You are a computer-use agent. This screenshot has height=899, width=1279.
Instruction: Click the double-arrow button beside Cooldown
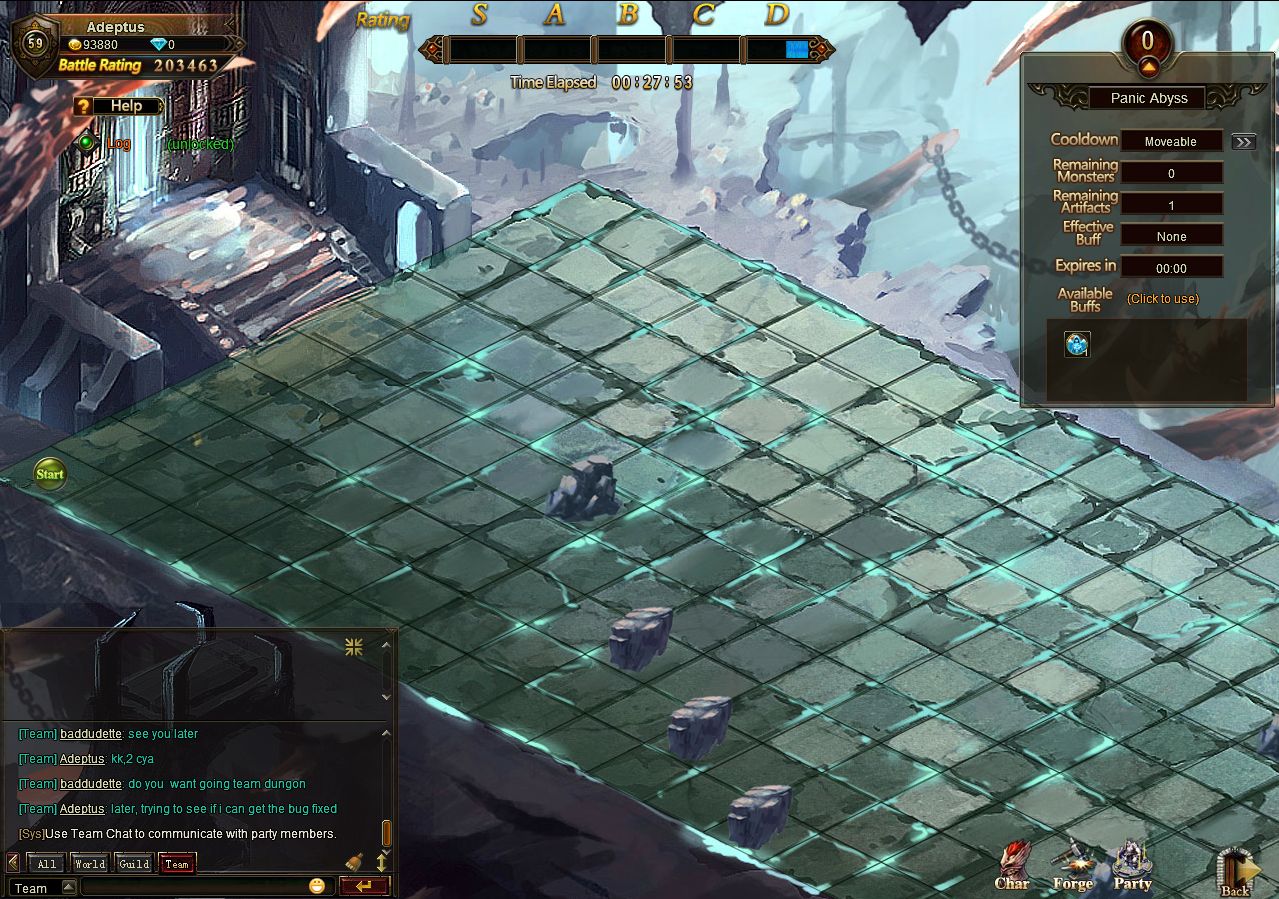(x=1243, y=142)
